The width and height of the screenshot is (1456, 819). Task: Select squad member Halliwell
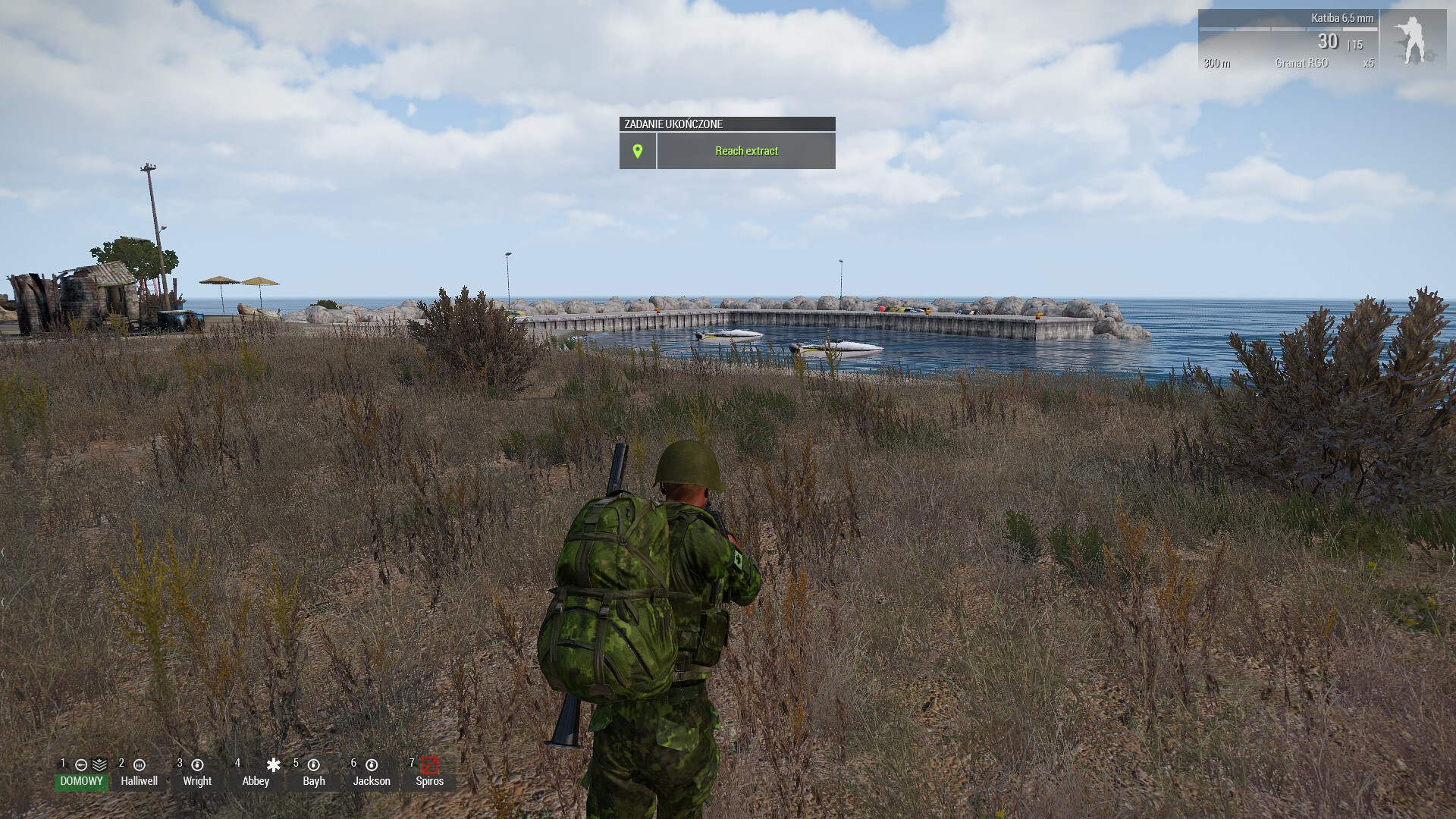coord(140,780)
